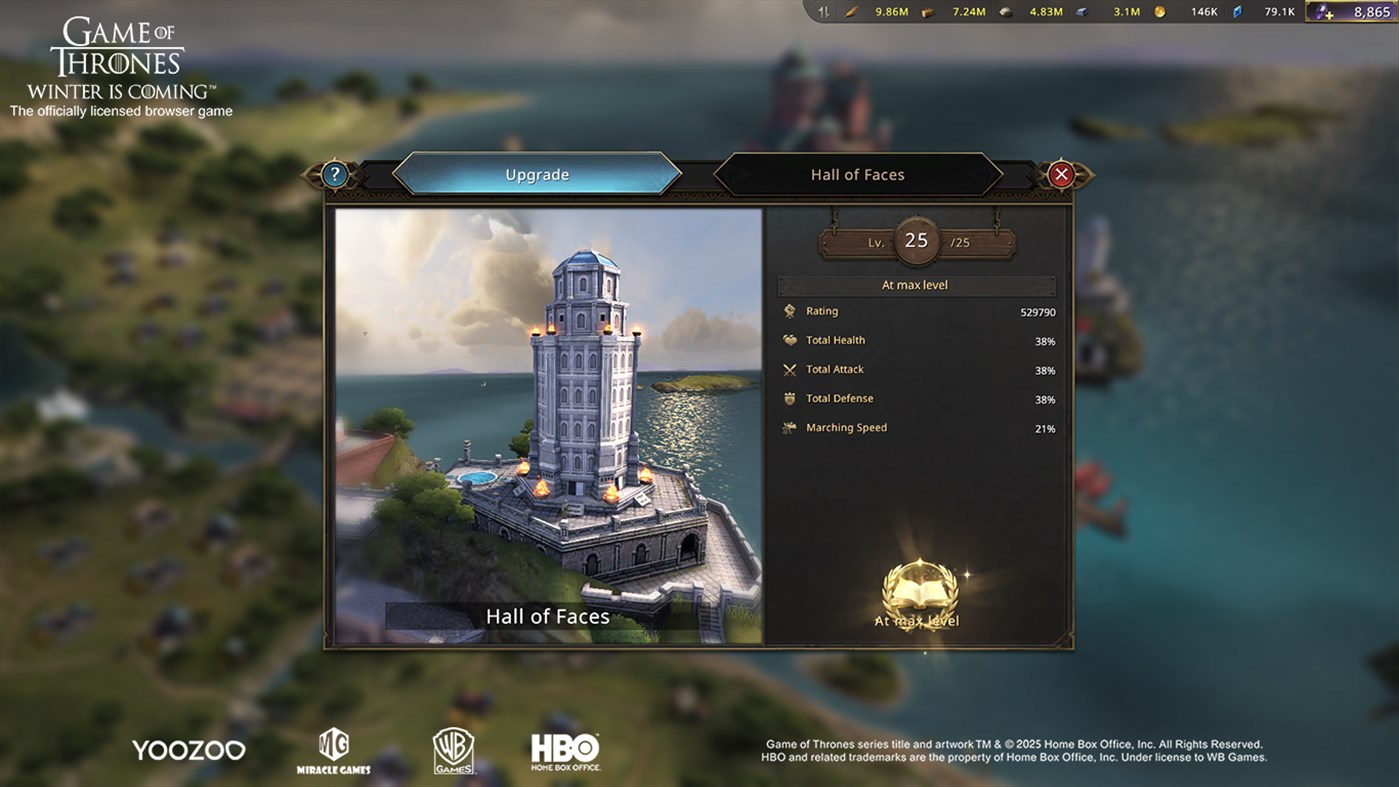1399x787 pixels.
Task: Click the food resource icon
Action: tap(850, 12)
